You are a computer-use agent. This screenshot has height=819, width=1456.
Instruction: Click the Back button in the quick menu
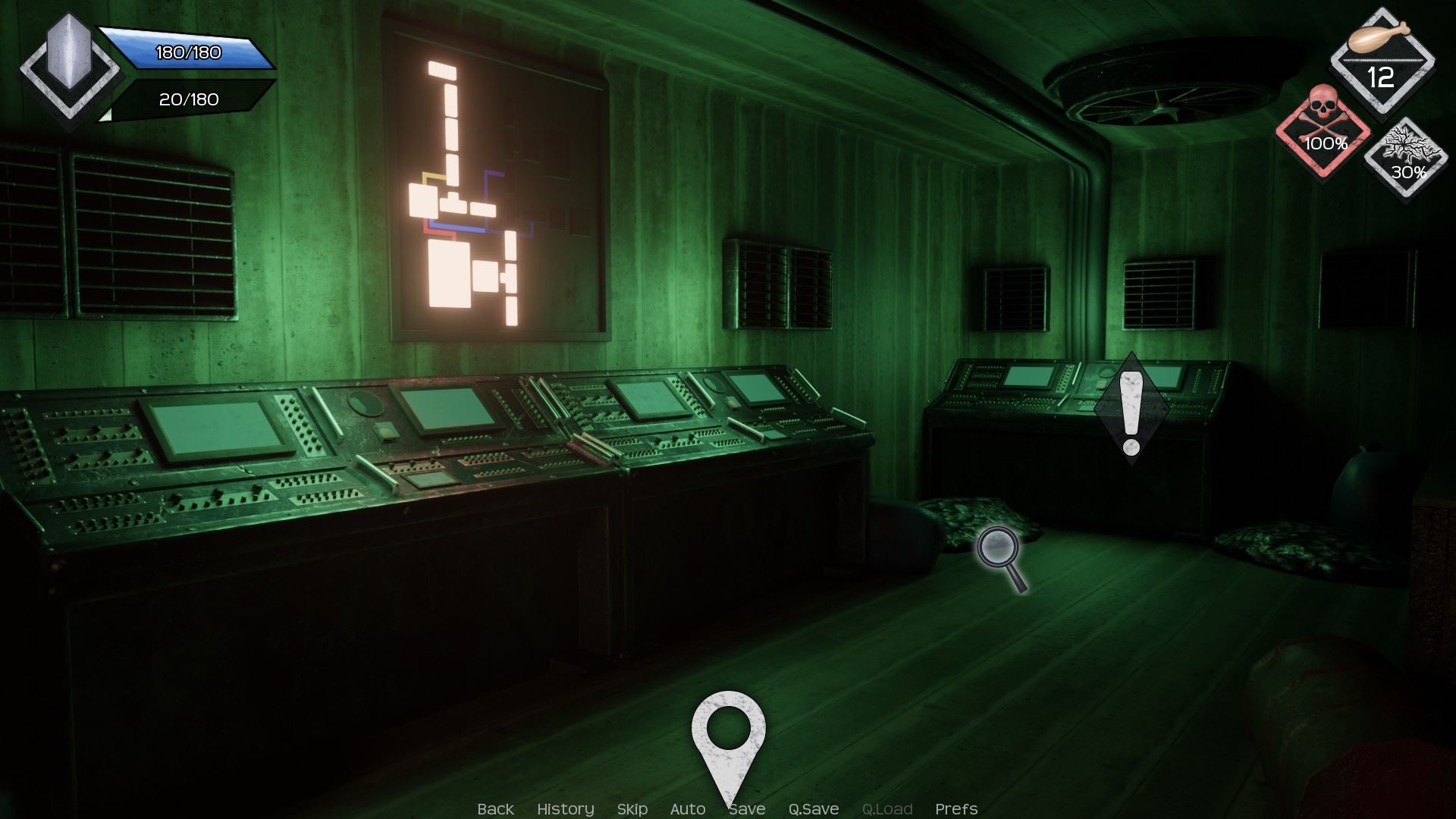[495, 809]
